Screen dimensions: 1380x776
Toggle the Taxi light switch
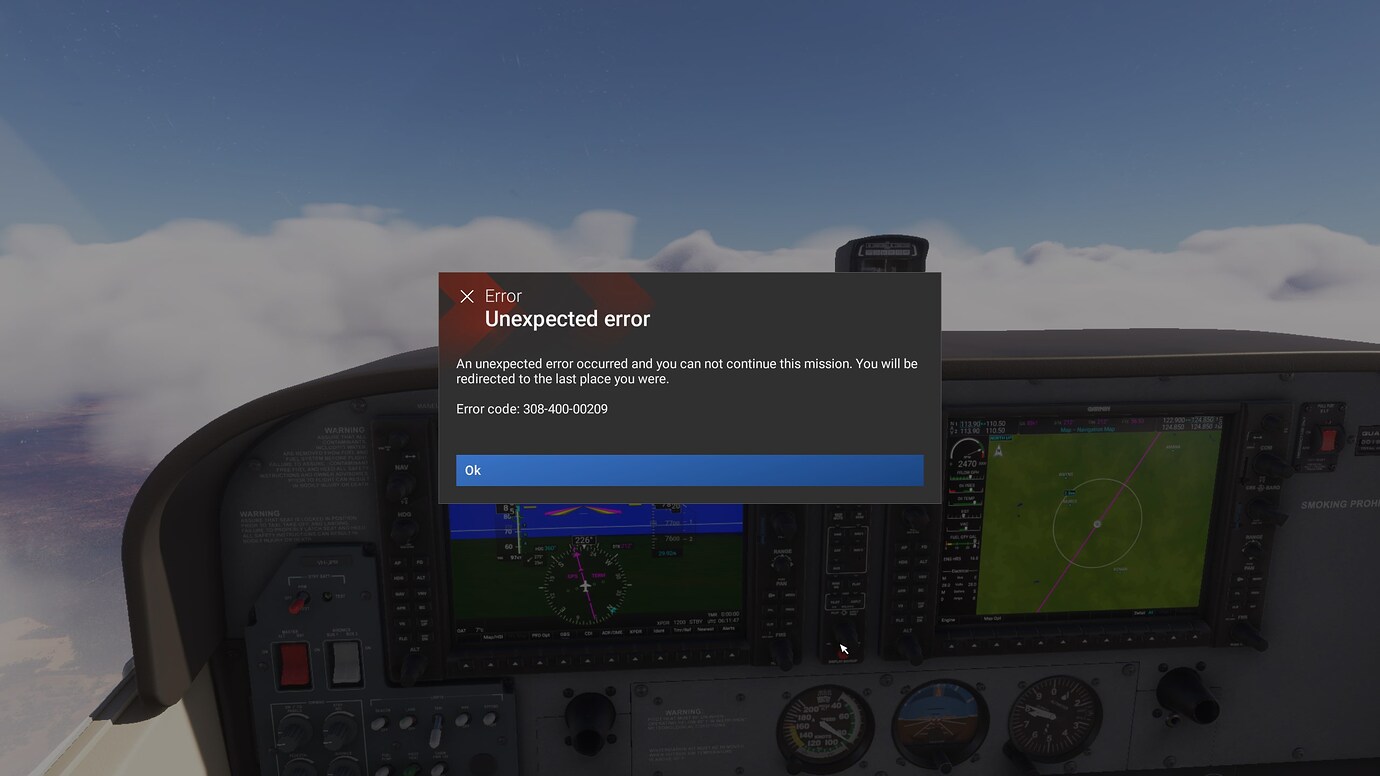pyautogui.click(x=435, y=728)
